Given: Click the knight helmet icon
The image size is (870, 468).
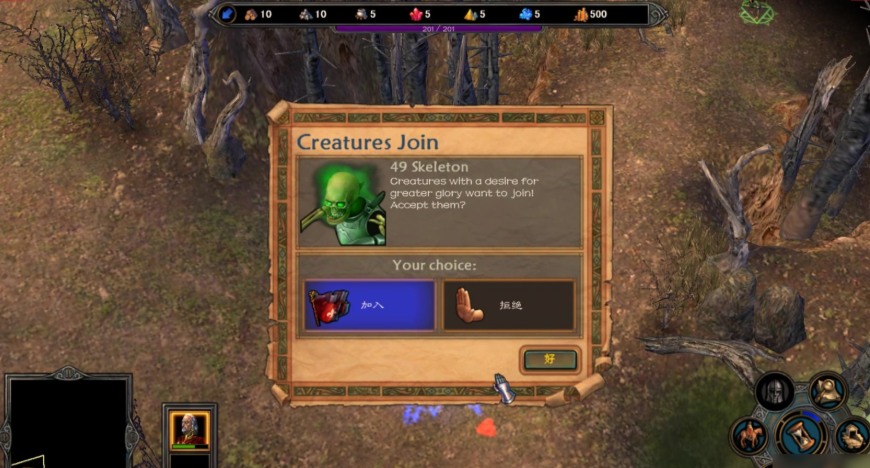Looking at the screenshot, I should (774, 391).
